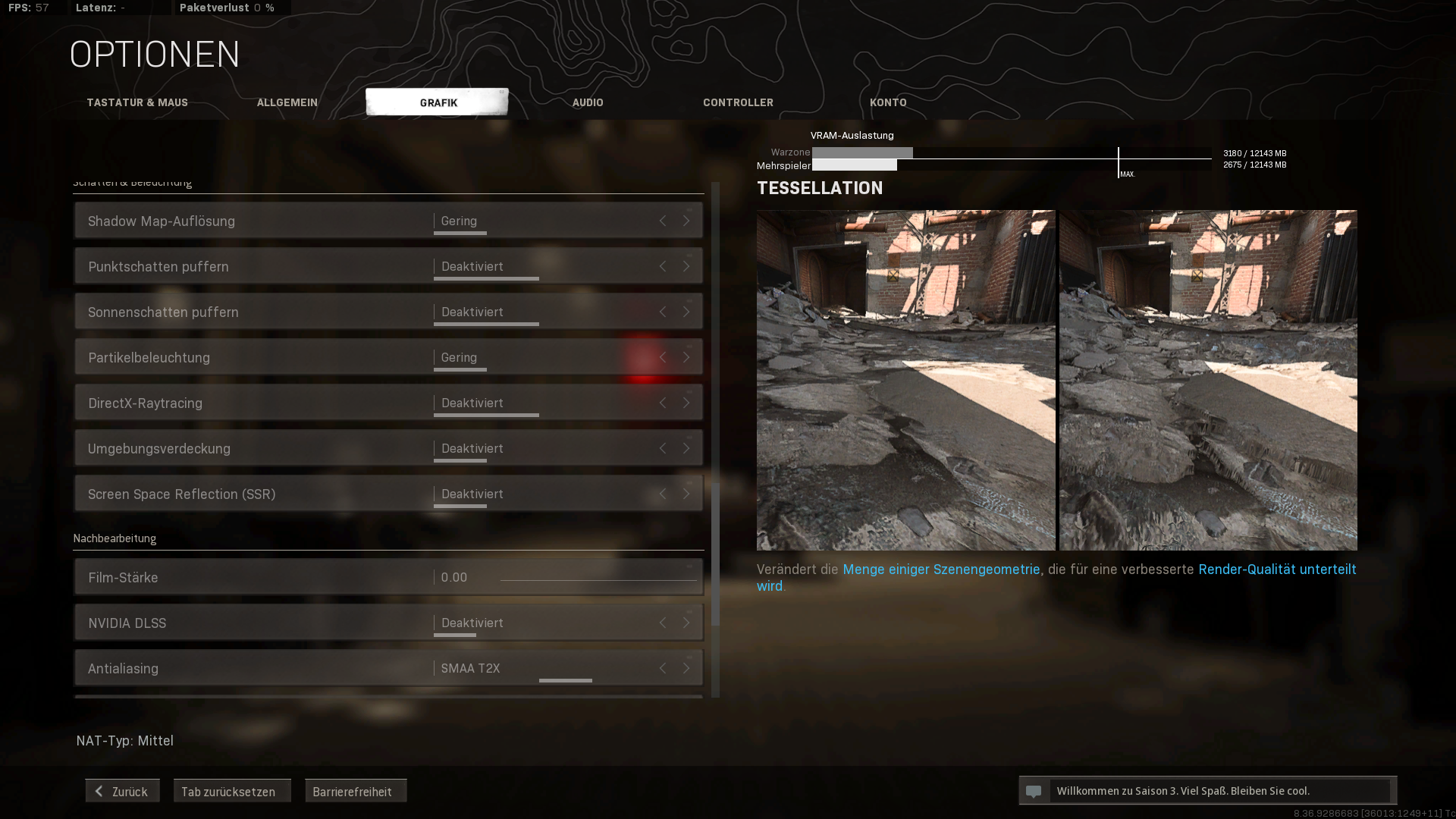The image size is (1456, 819).
Task: Select the Konto tab
Action: 888,102
